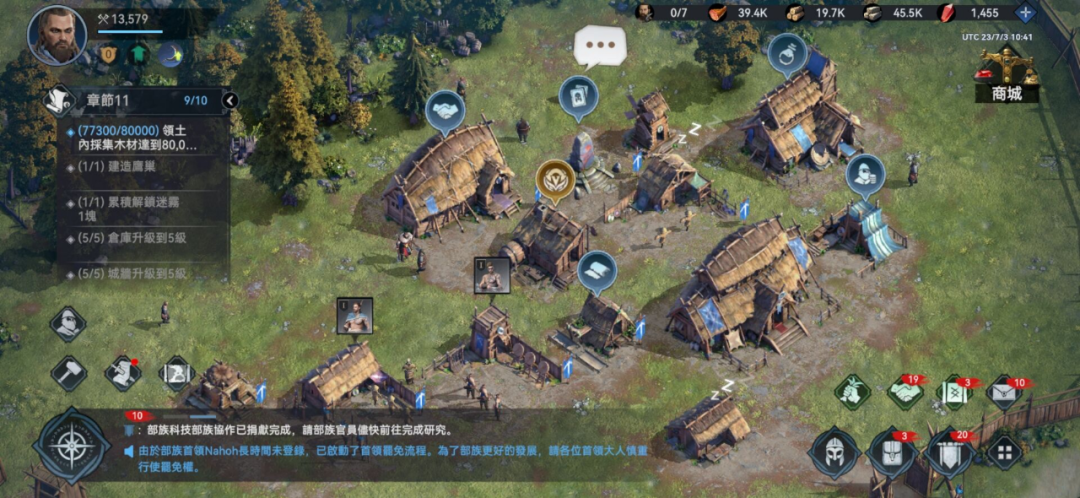Tap the blue plus next to resources
The width and height of the screenshot is (1080, 498).
tap(1024, 13)
